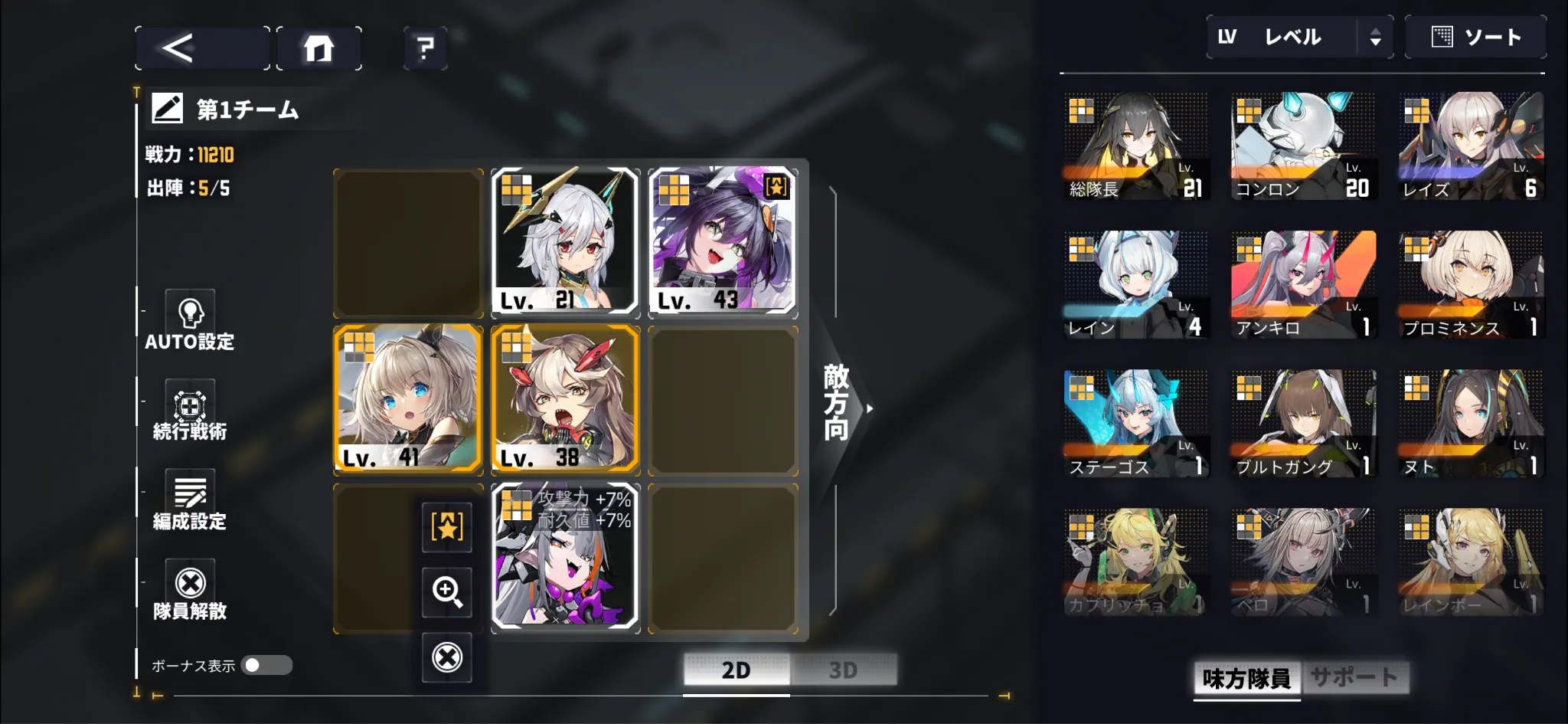Screen dimensions: 1568x724
Task: Open the サポート tab
Action: pos(1357,676)
